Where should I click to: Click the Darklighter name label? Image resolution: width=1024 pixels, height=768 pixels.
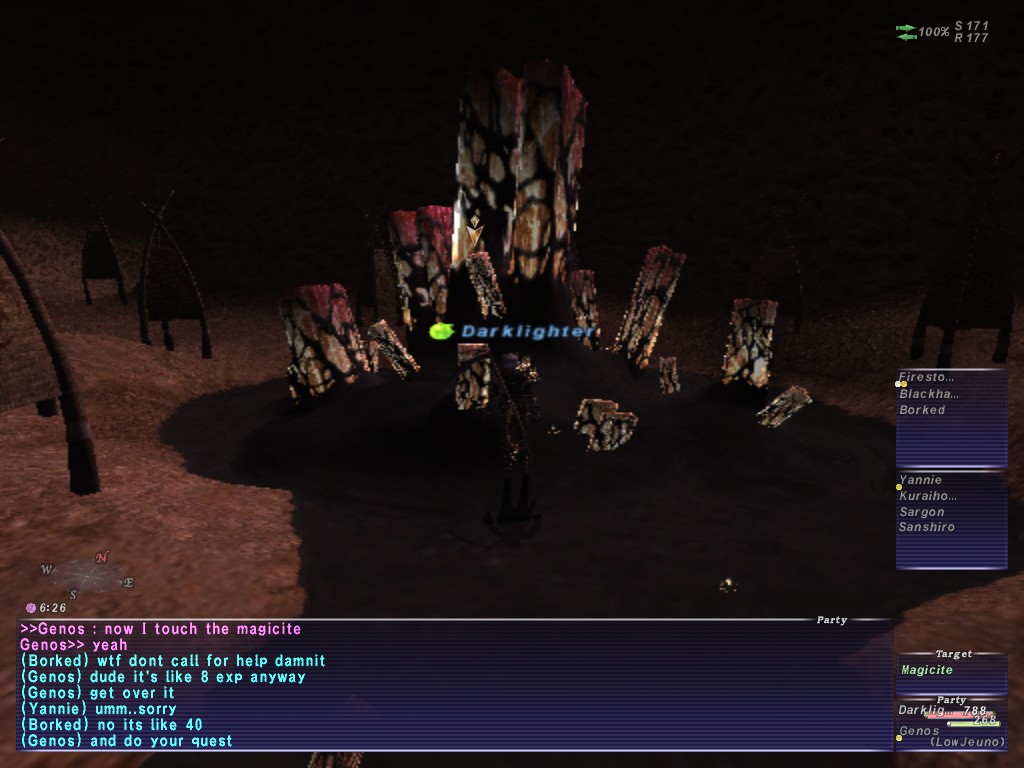[x=528, y=331]
